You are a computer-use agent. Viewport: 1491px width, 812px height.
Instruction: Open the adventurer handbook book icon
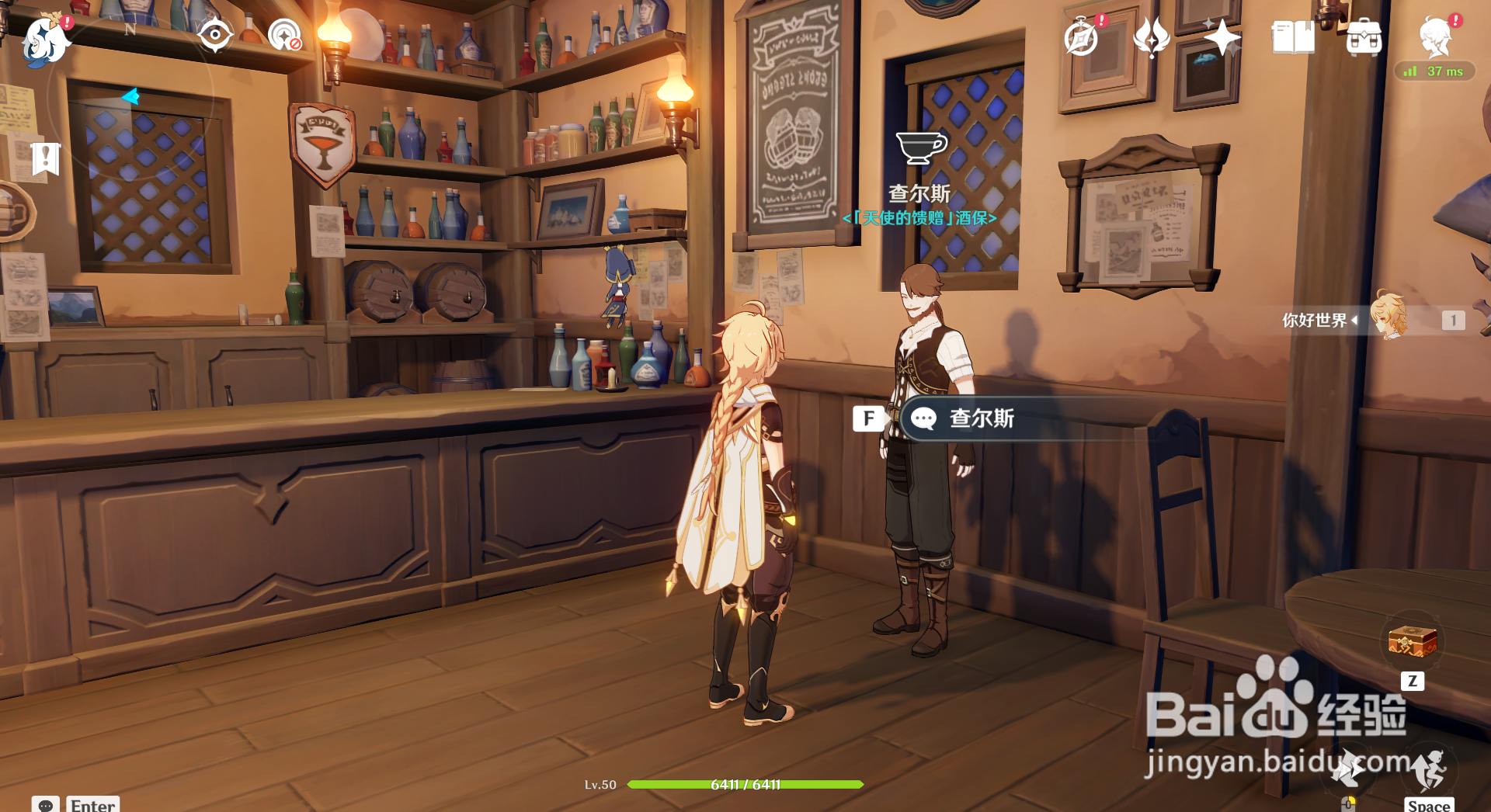pyautogui.click(x=1293, y=37)
